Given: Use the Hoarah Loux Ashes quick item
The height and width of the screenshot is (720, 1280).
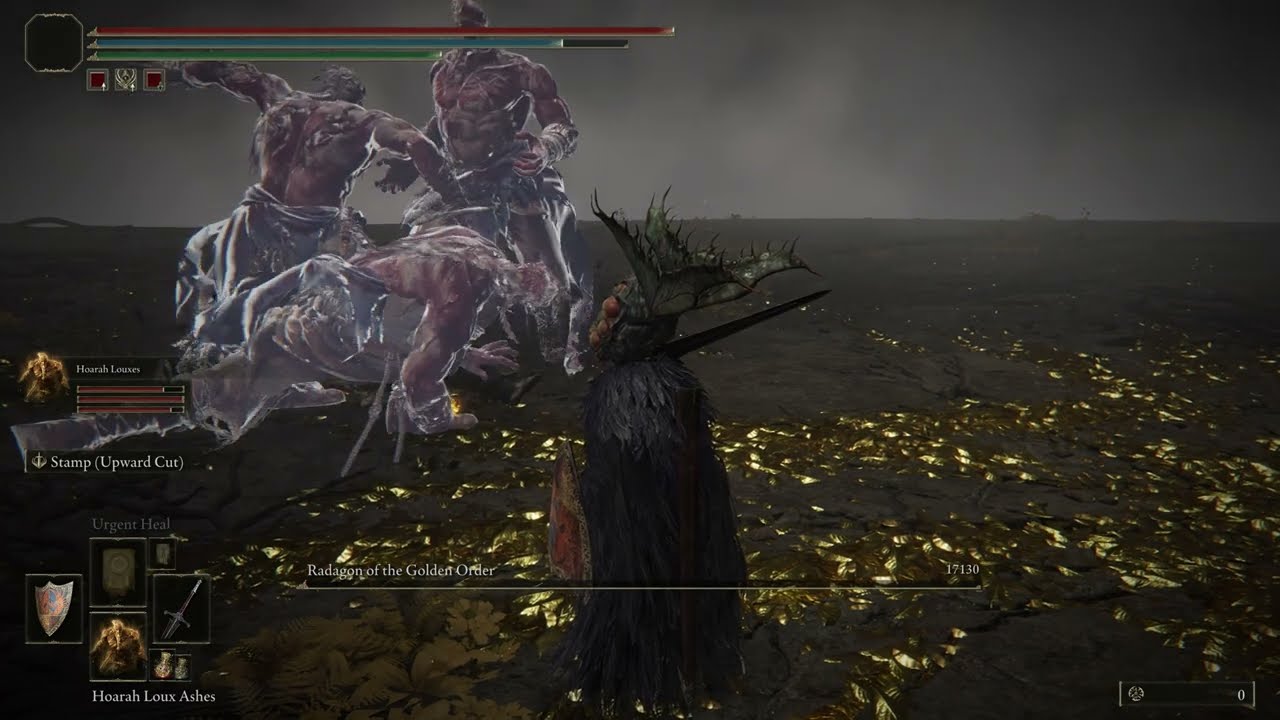Looking at the screenshot, I should 118,647.
